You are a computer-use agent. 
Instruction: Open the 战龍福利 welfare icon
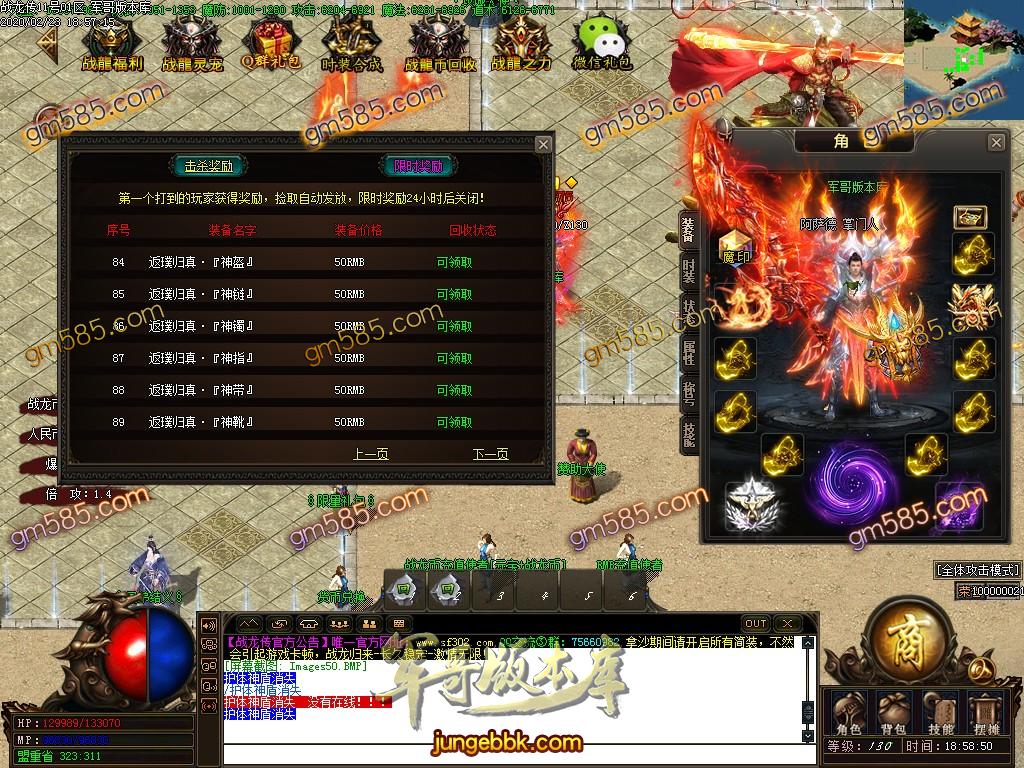(111, 43)
